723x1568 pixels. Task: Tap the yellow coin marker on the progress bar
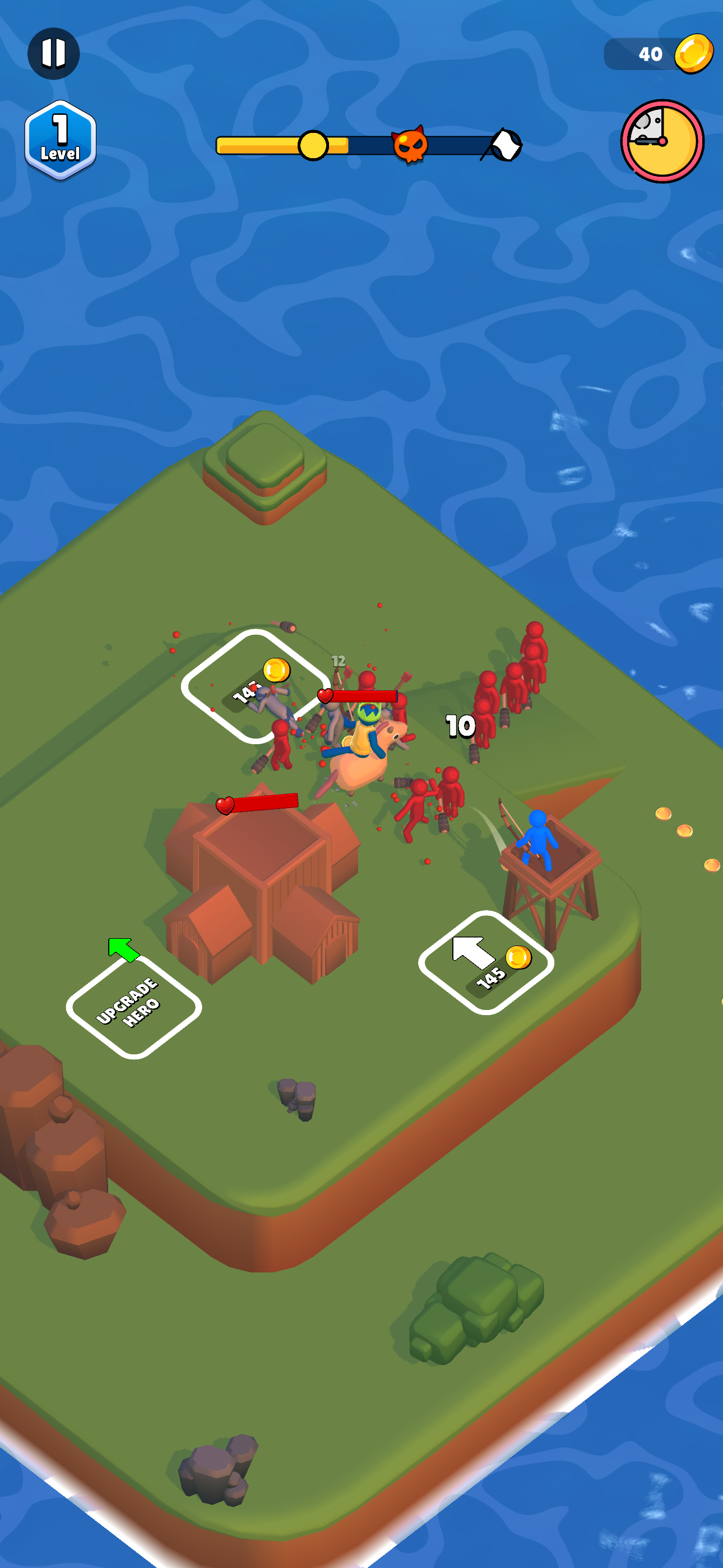(x=313, y=146)
